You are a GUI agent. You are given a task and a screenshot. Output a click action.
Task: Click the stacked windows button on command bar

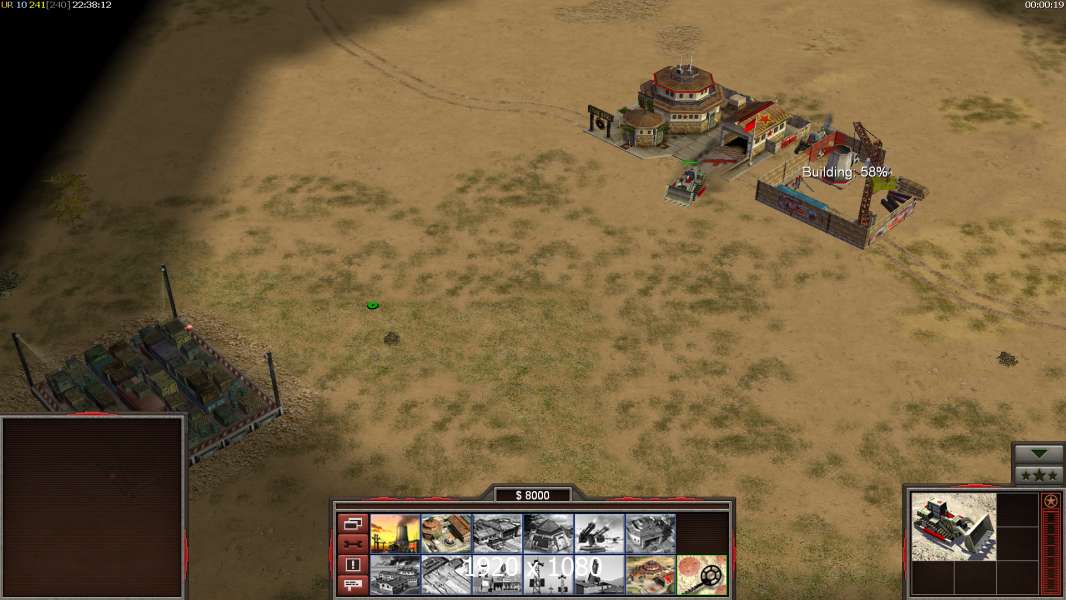pos(352,524)
